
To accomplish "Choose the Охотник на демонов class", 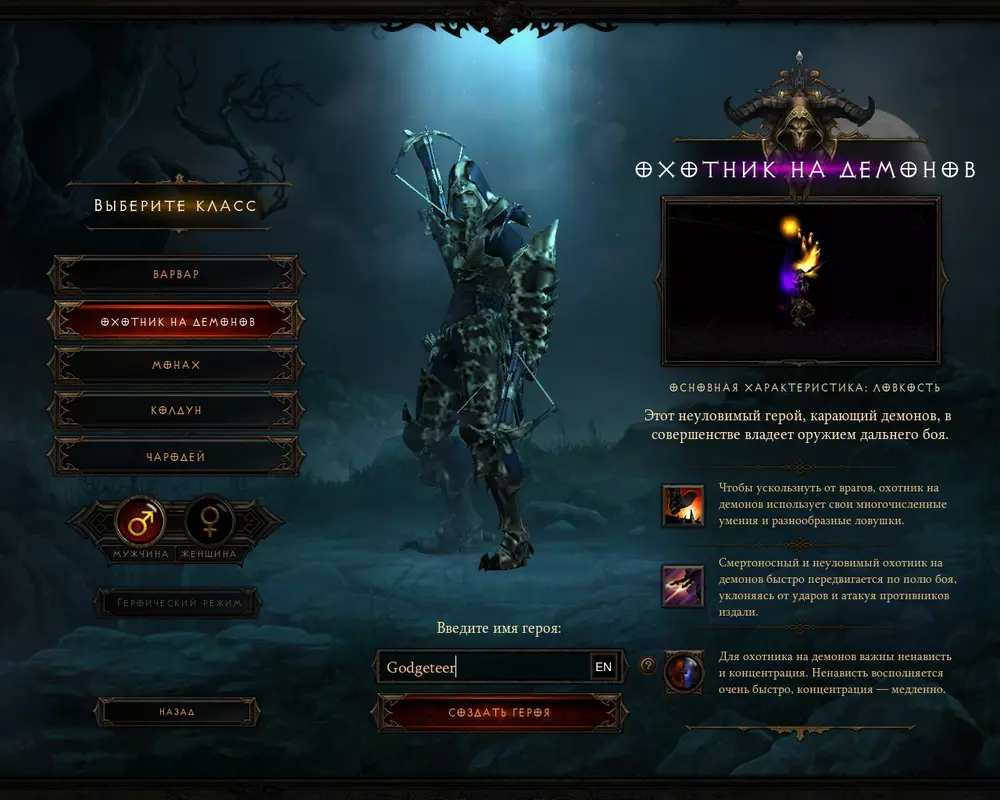I will (178, 322).
